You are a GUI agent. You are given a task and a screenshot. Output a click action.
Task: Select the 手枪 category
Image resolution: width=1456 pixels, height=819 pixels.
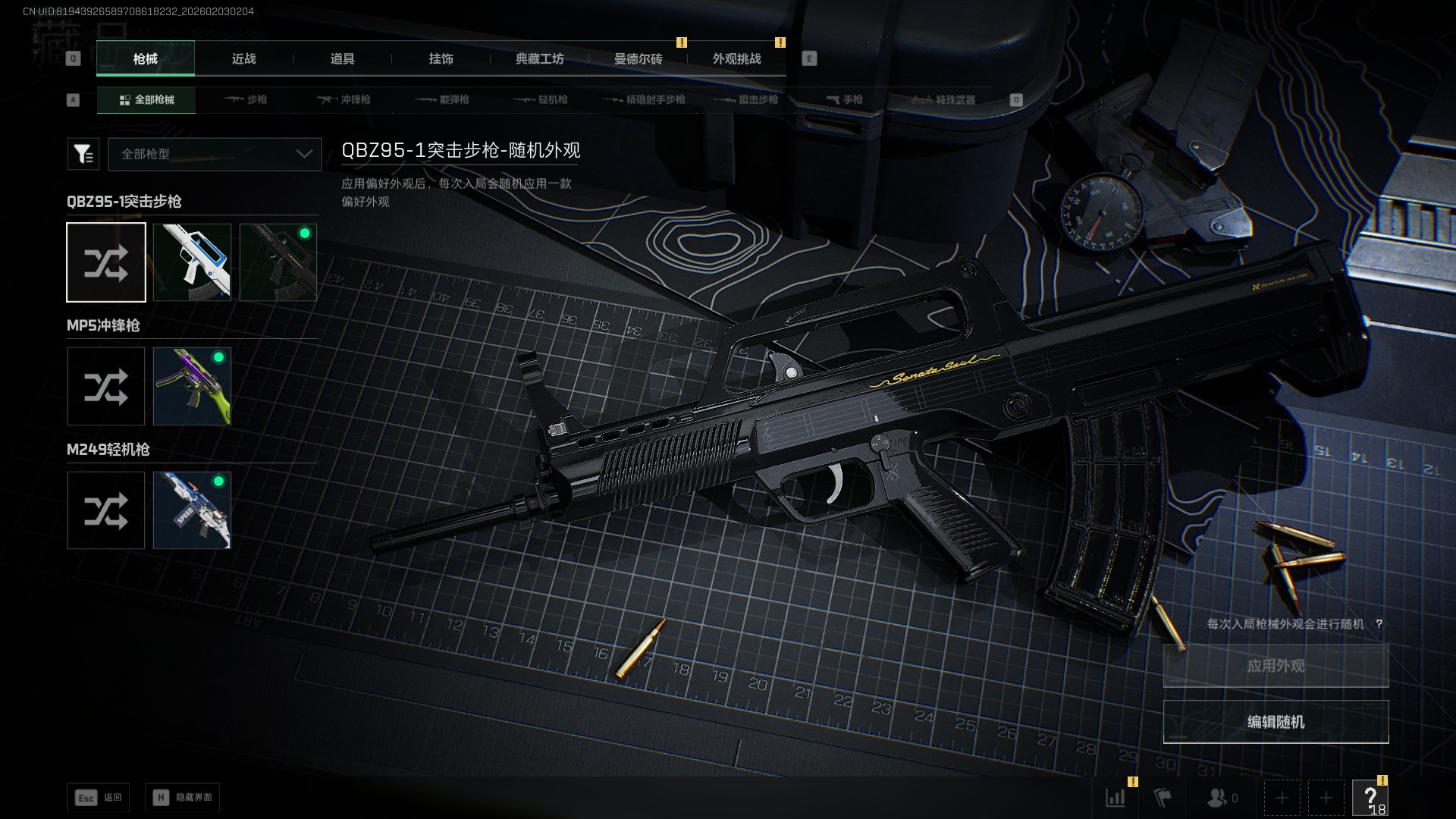[x=844, y=100]
